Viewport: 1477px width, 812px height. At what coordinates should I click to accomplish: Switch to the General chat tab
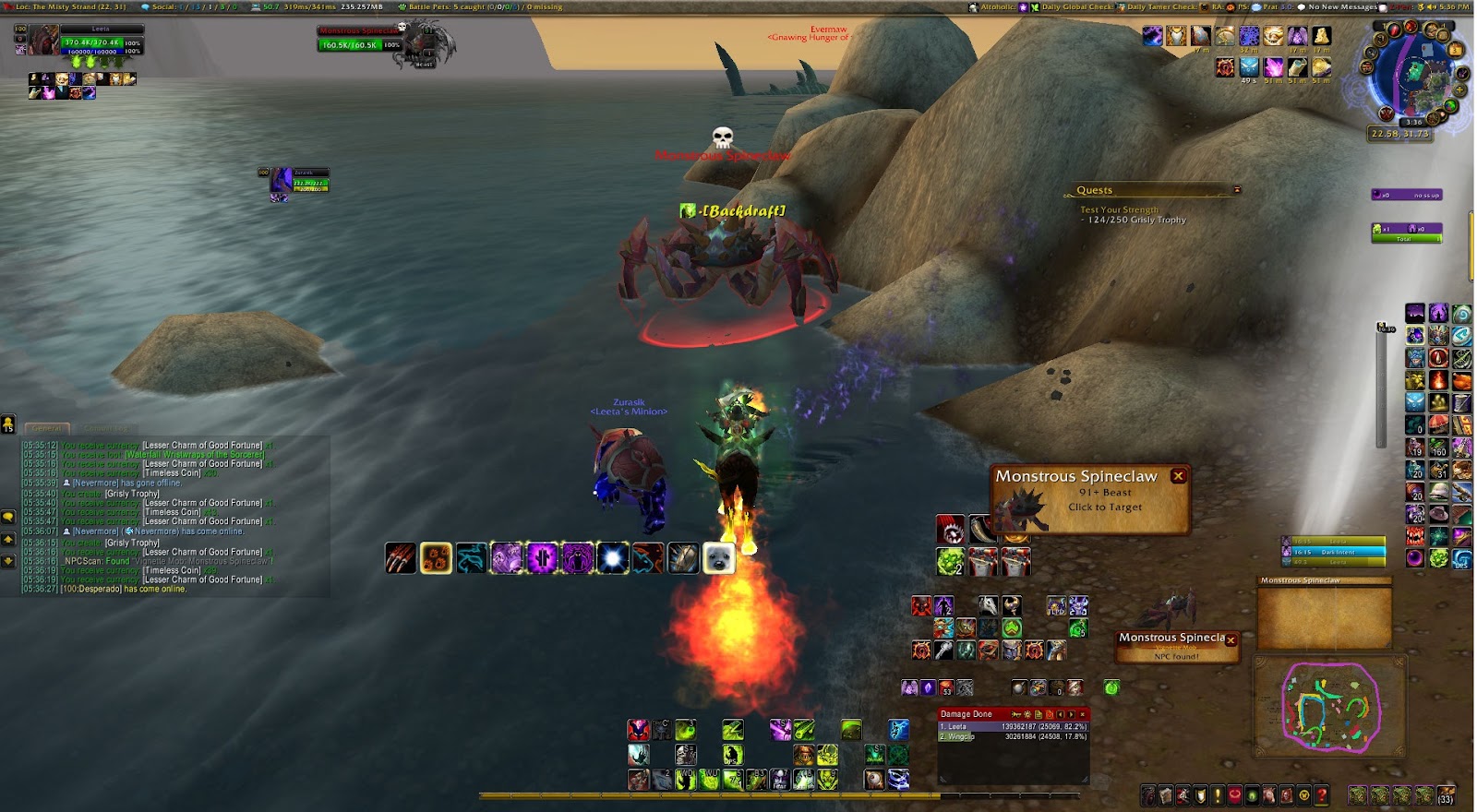point(46,428)
